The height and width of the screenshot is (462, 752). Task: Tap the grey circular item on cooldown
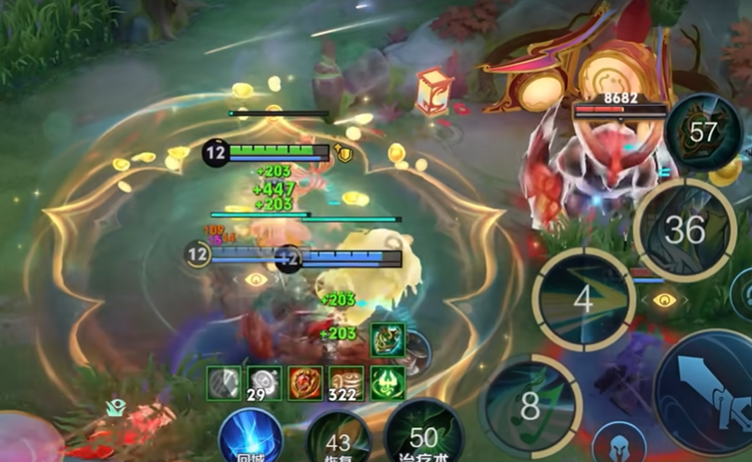(223, 382)
